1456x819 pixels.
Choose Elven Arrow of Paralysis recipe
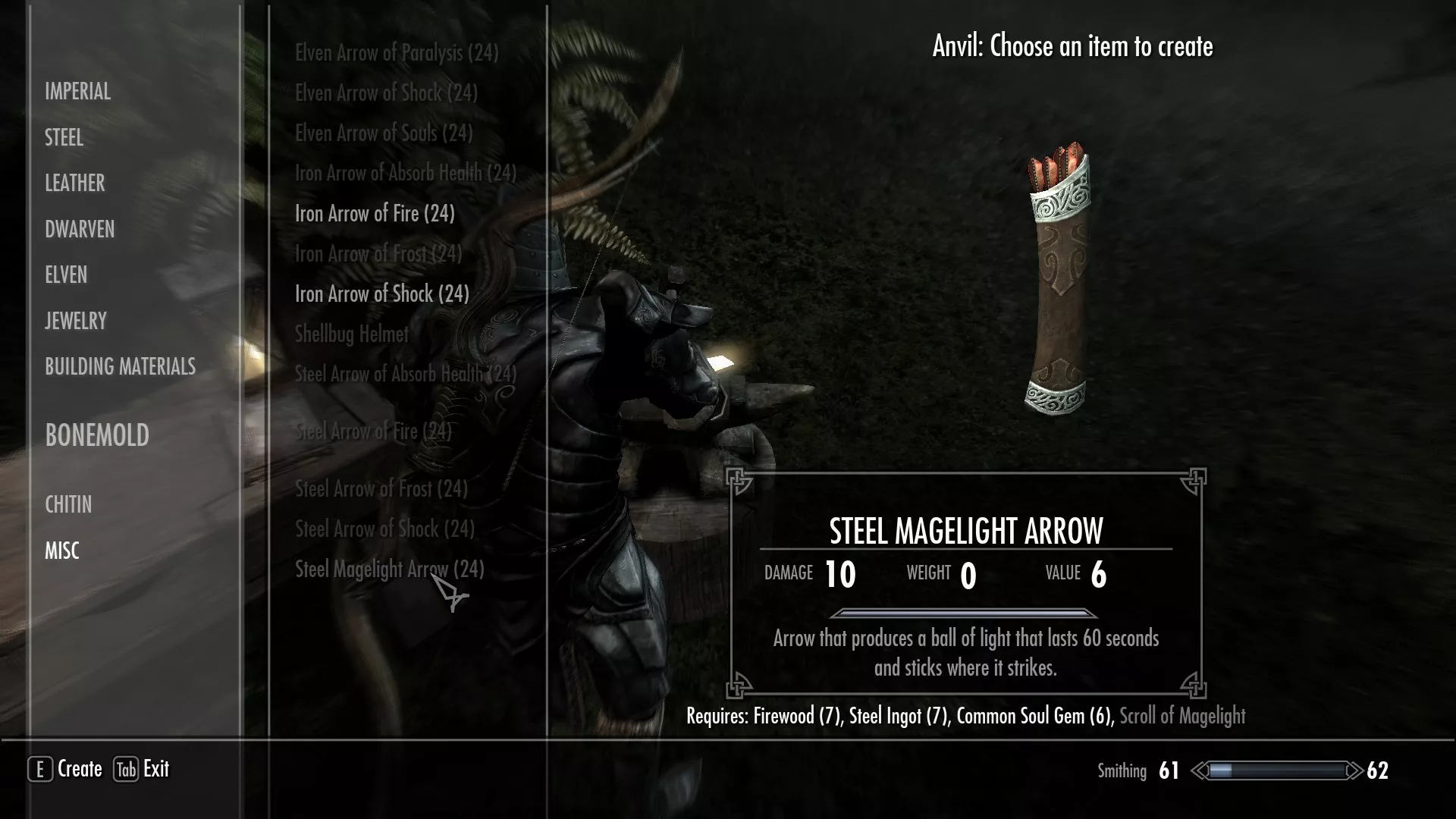397,53
